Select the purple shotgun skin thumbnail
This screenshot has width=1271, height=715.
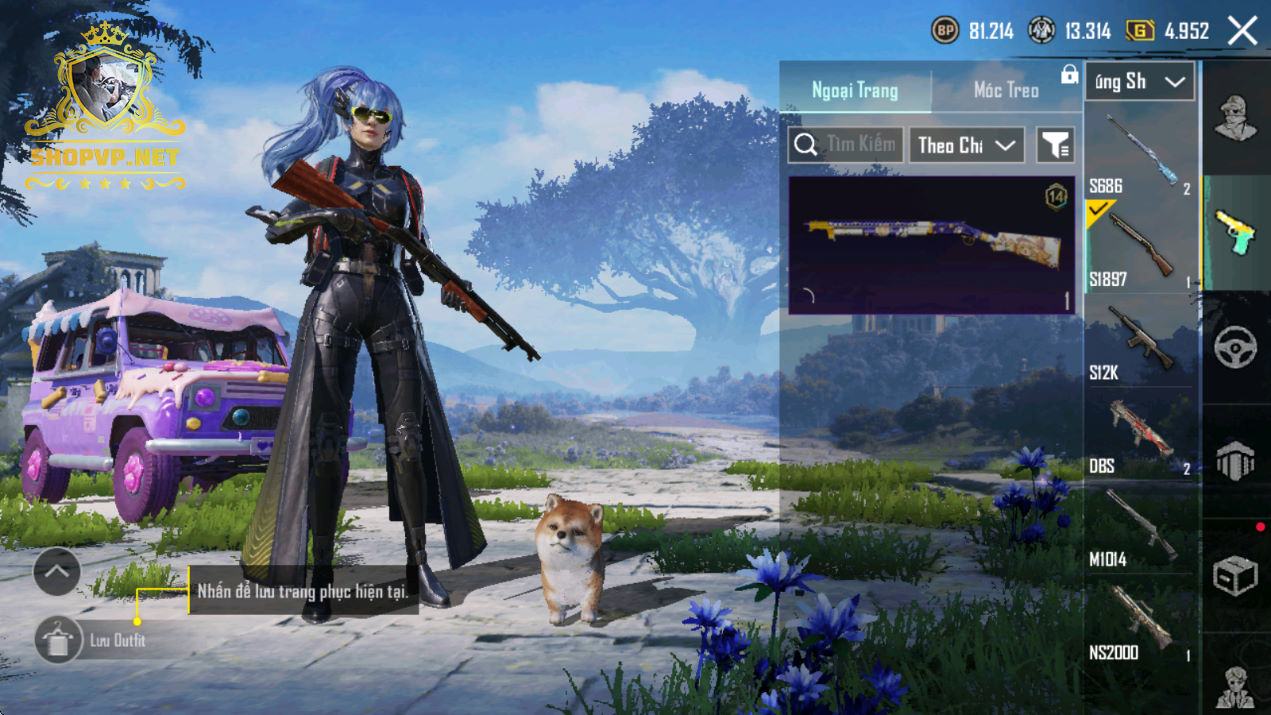click(x=931, y=245)
